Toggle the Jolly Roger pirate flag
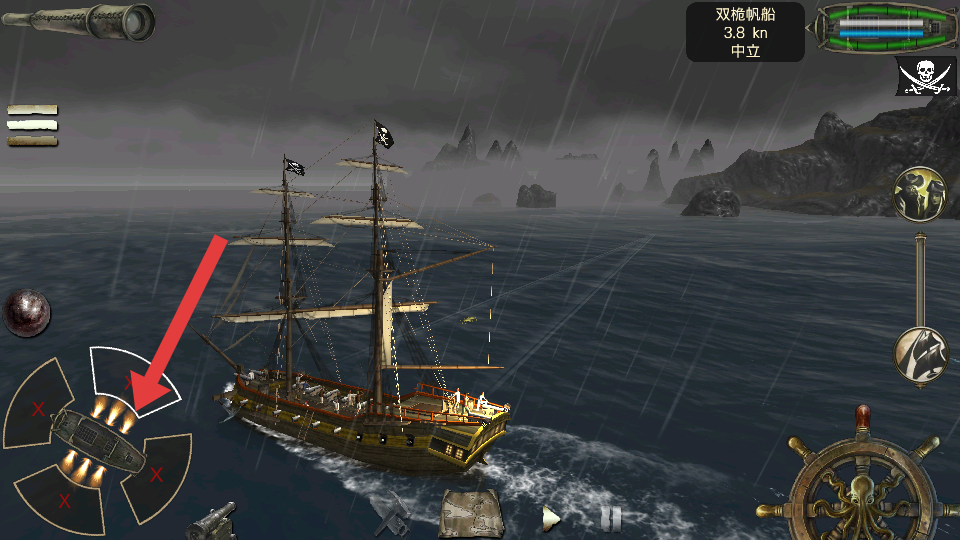This screenshot has height=540, width=960. click(x=925, y=76)
